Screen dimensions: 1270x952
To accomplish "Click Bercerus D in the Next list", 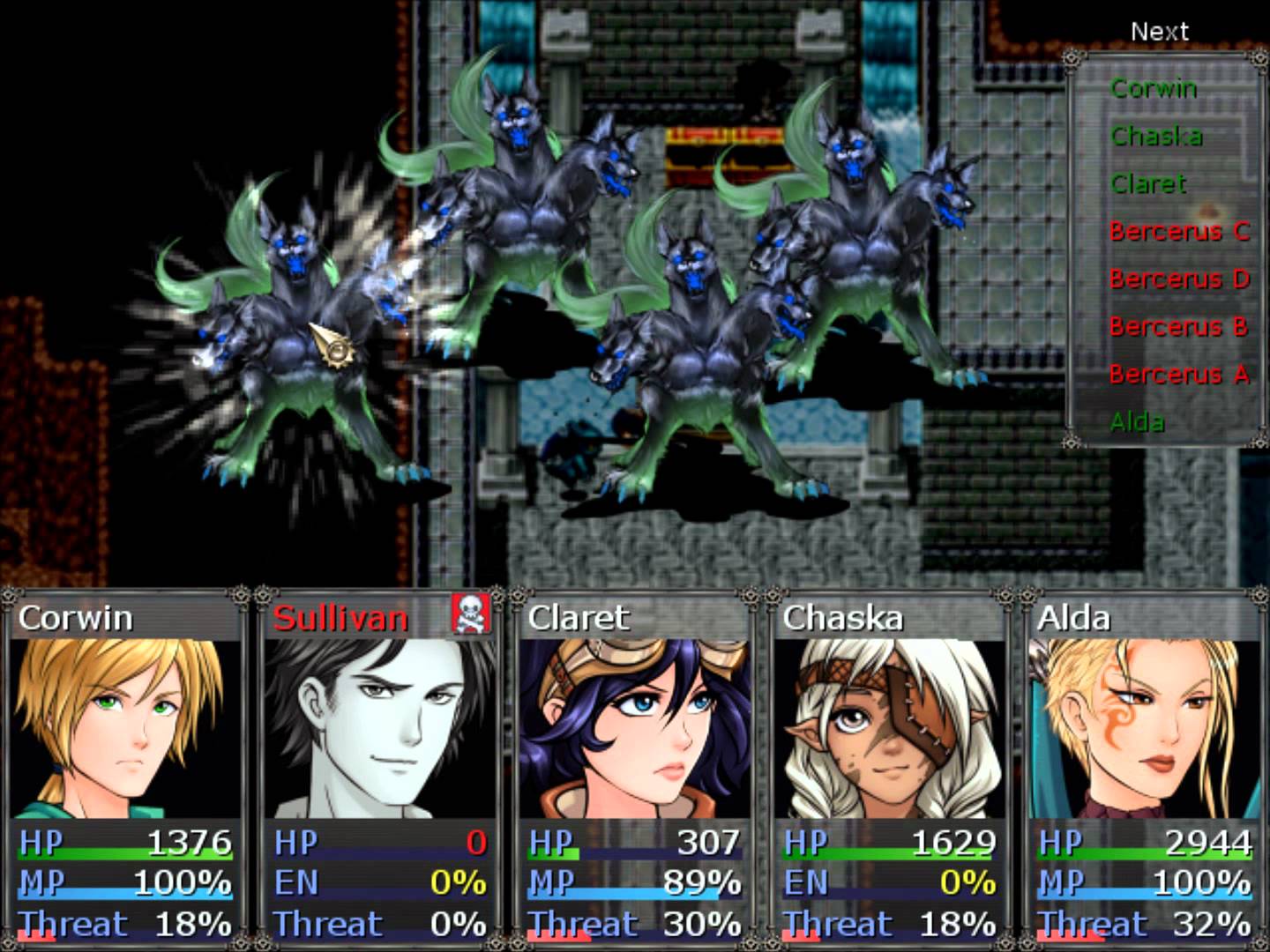I will 1179,279.
